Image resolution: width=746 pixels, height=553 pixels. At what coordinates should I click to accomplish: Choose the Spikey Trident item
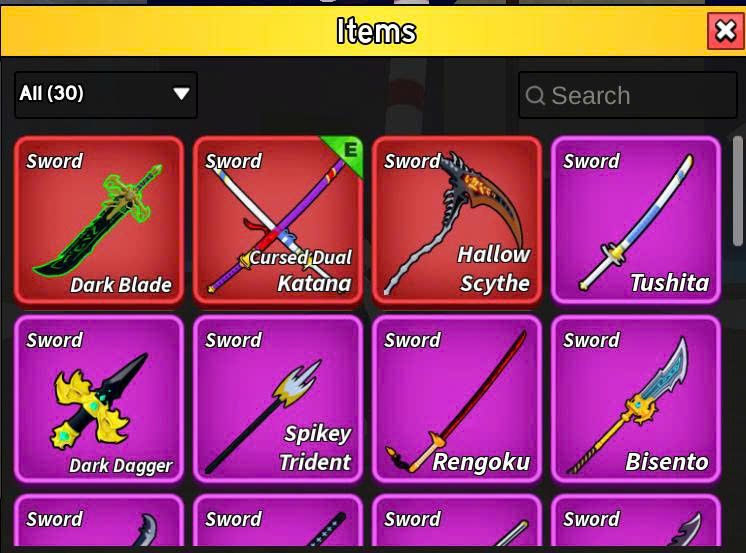[x=278, y=399]
